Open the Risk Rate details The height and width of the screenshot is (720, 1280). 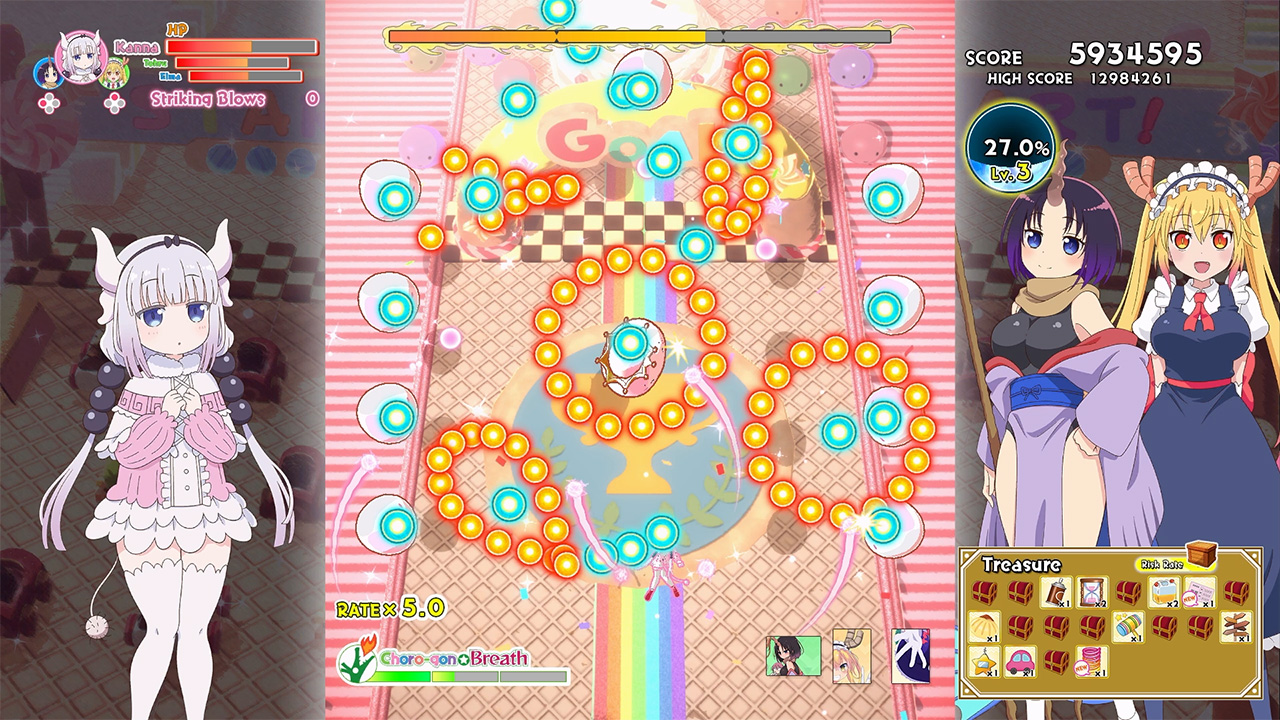click(1162, 565)
